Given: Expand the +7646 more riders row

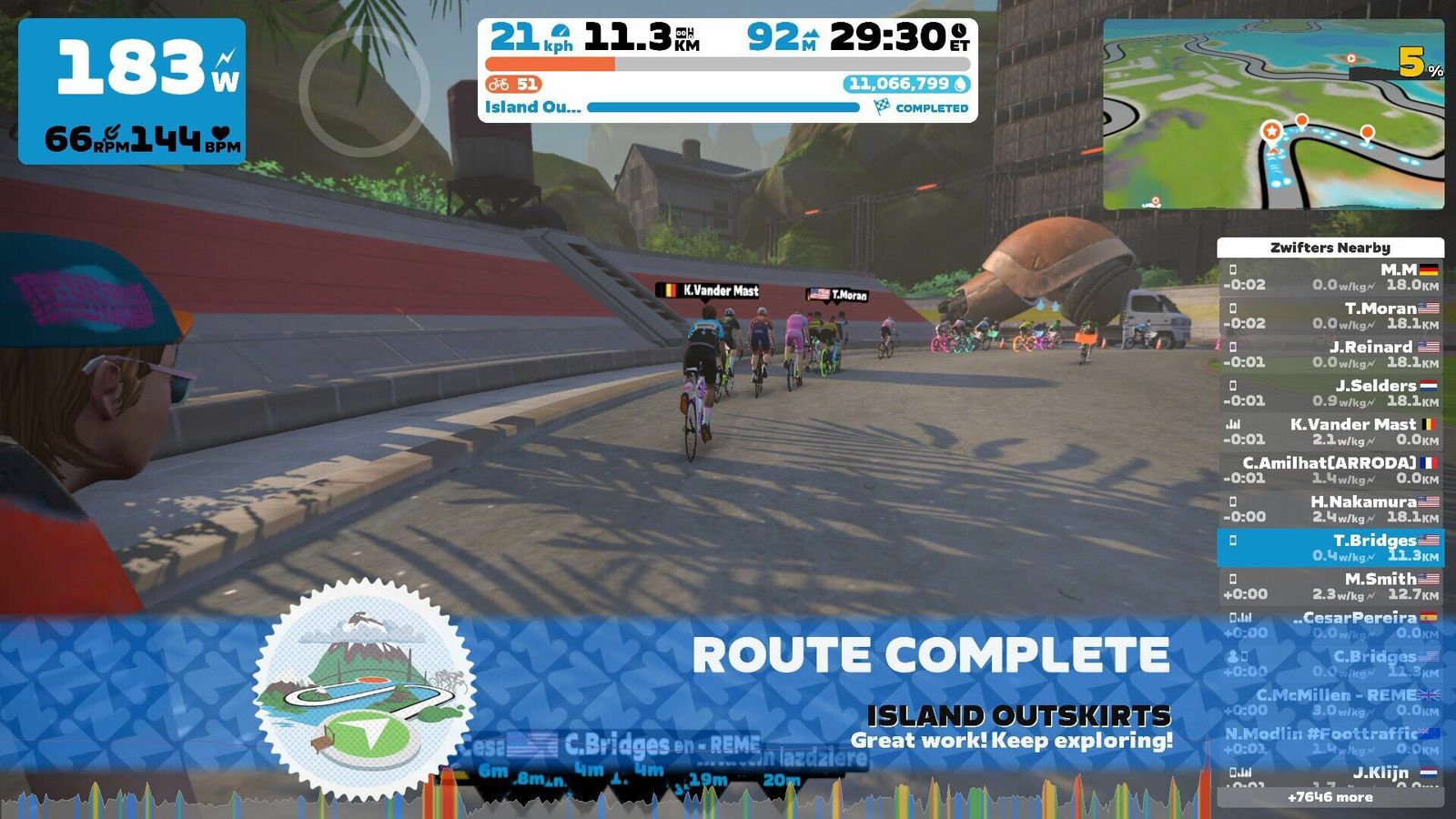Looking at the screenshot, I should click(1330, 797).
